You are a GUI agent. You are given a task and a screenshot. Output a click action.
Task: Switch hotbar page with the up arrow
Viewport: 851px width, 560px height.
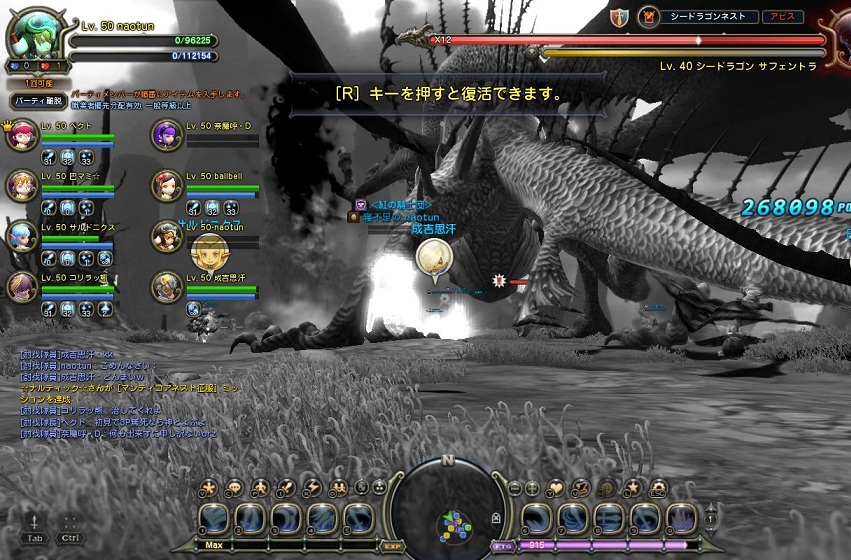[x=712, y=508]
